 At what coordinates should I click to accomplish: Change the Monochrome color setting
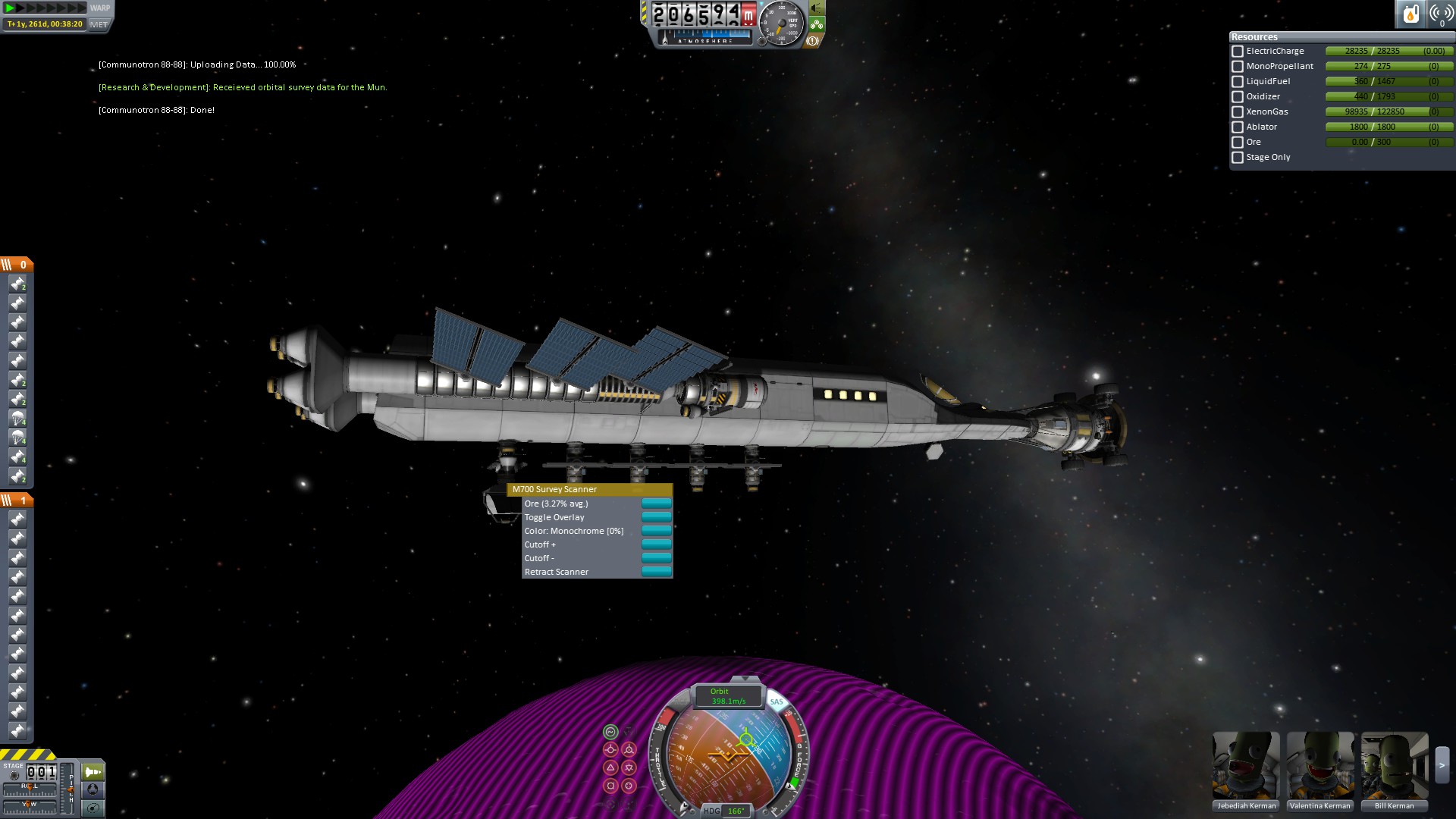pyautogui.click(x=656, y=531)
